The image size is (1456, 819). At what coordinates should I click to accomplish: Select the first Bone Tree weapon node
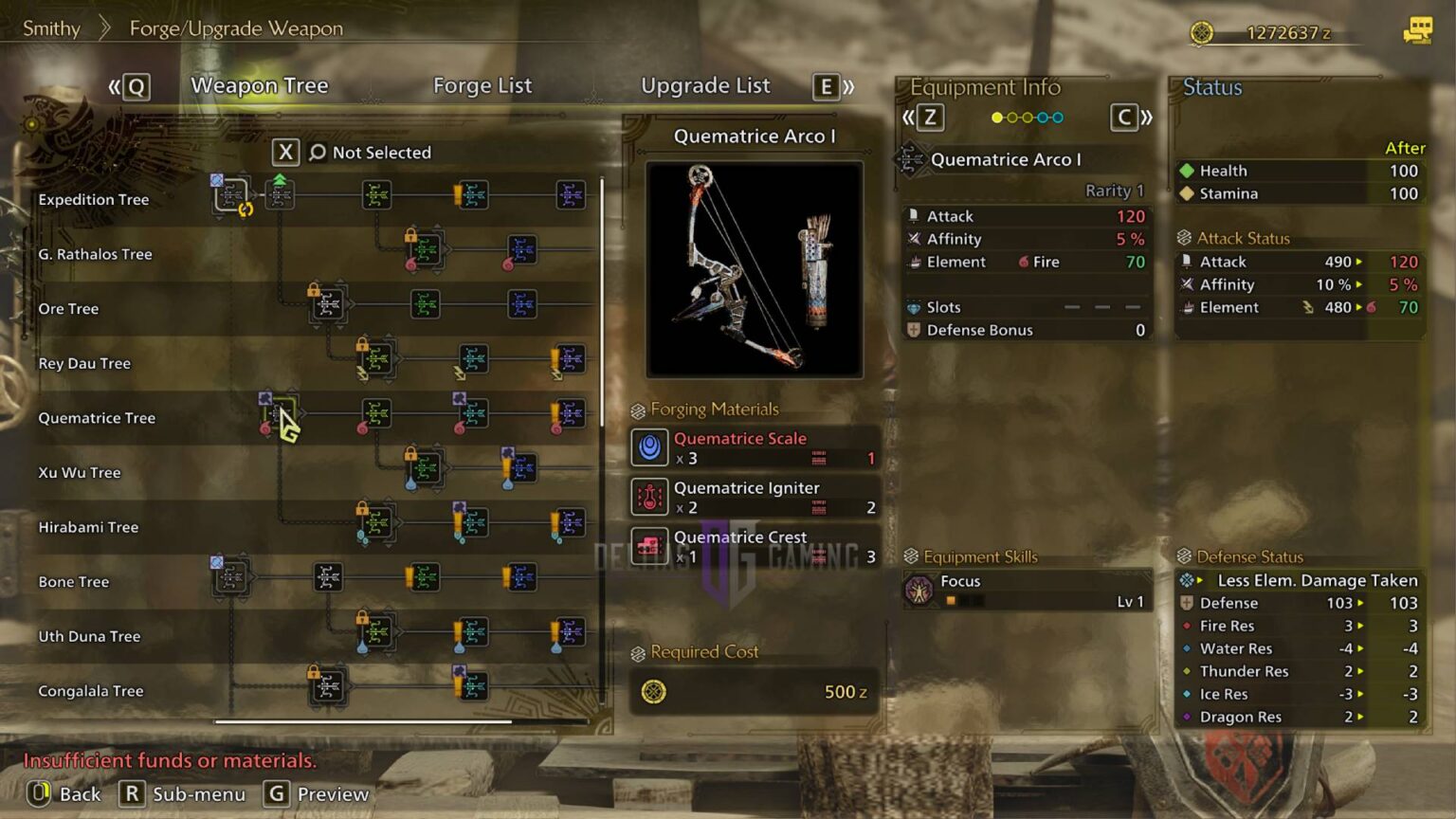230,577
